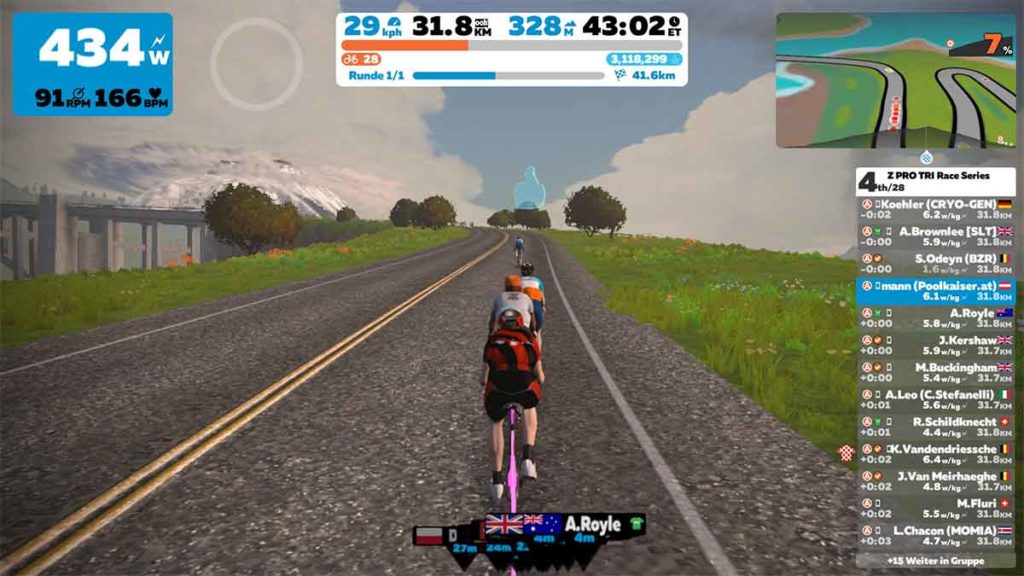View J.Kershaw in the rider list

(935, 345)
